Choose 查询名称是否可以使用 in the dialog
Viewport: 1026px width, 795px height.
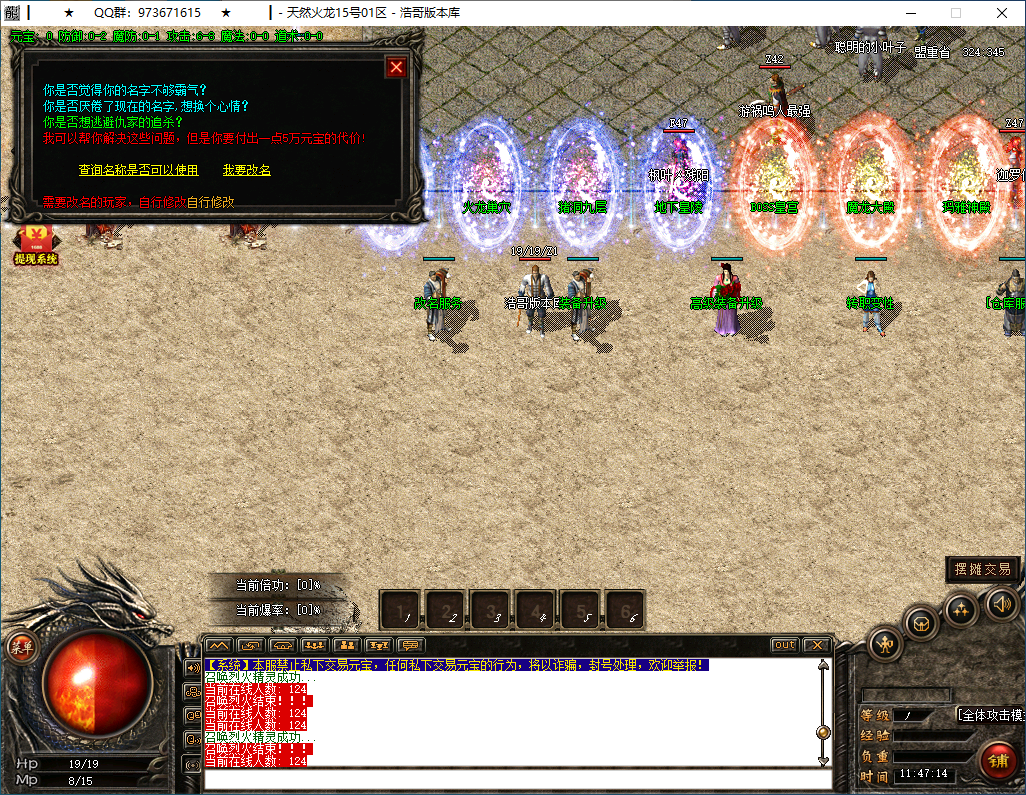pyautogui.click(x=138, y=170)
